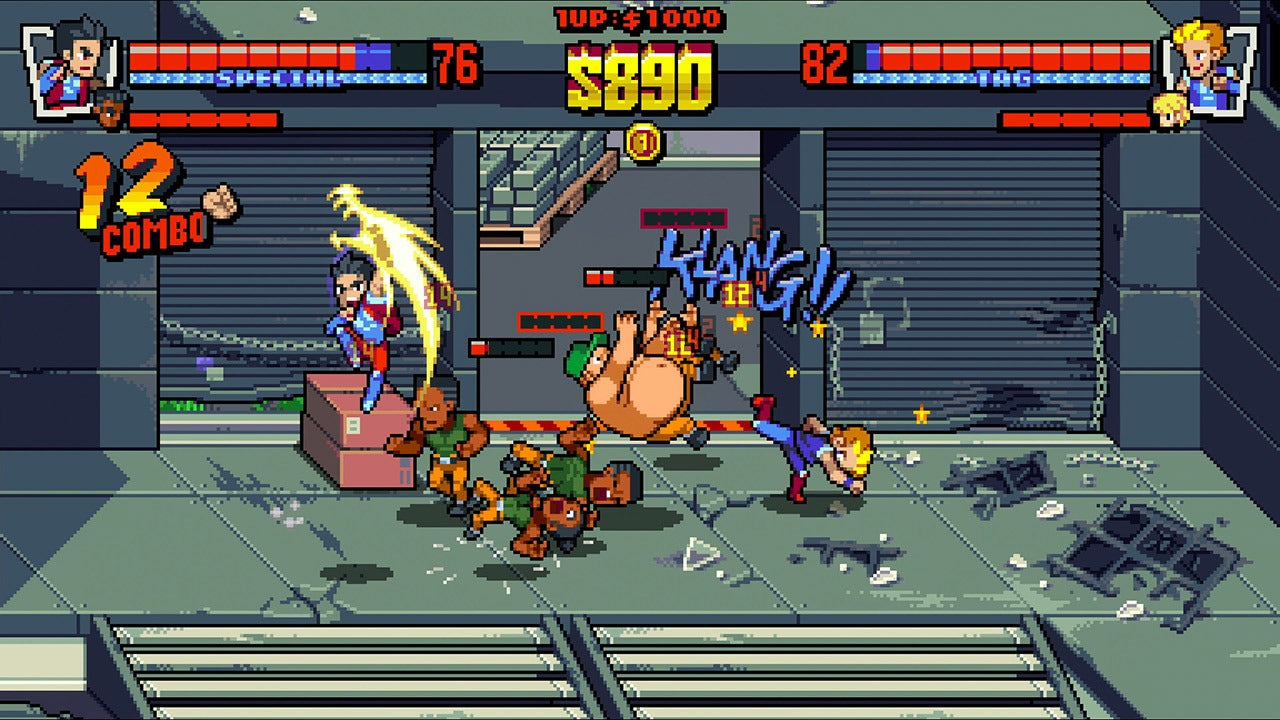
Task: Click Player 2's character portrait
Action: (1205, 60)
